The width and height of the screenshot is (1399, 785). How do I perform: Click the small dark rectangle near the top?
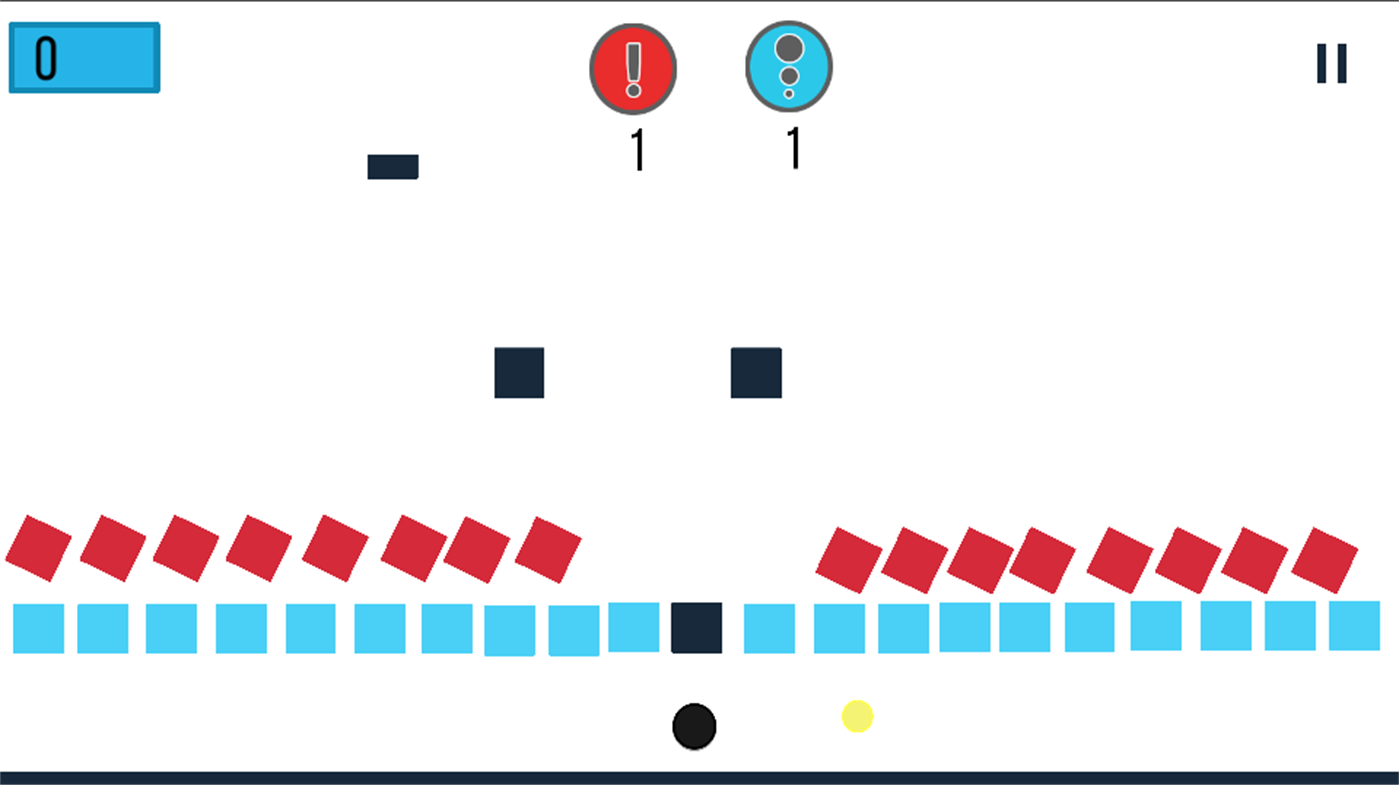pos(393,166)
